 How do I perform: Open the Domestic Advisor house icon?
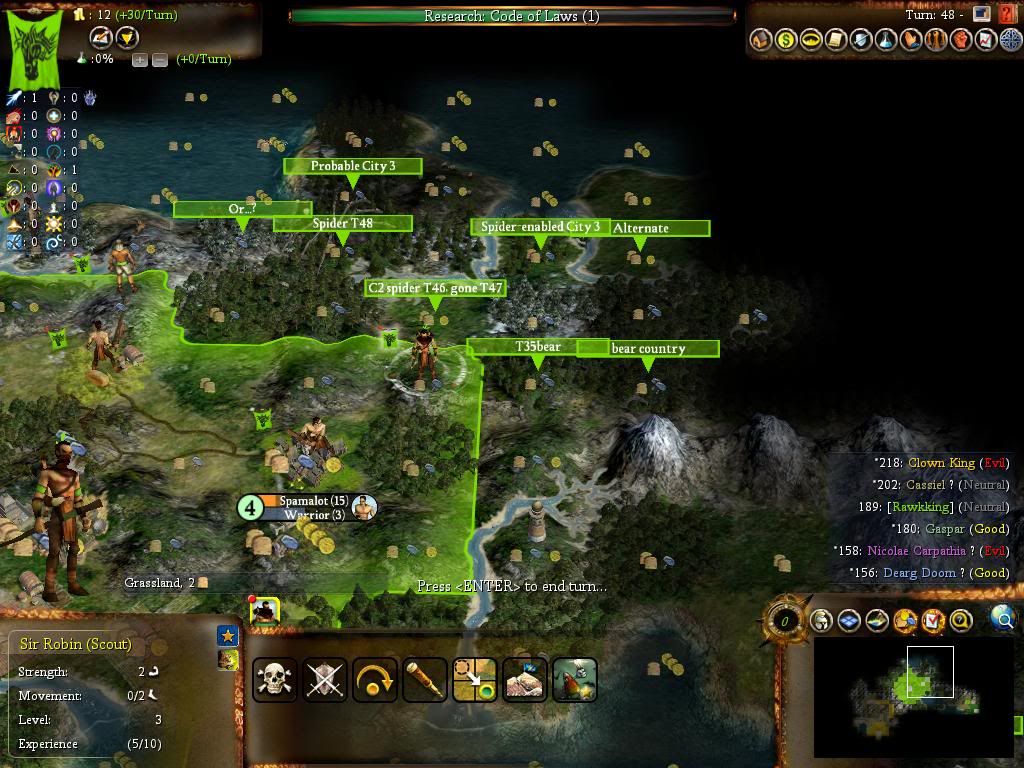coord(761,40)
